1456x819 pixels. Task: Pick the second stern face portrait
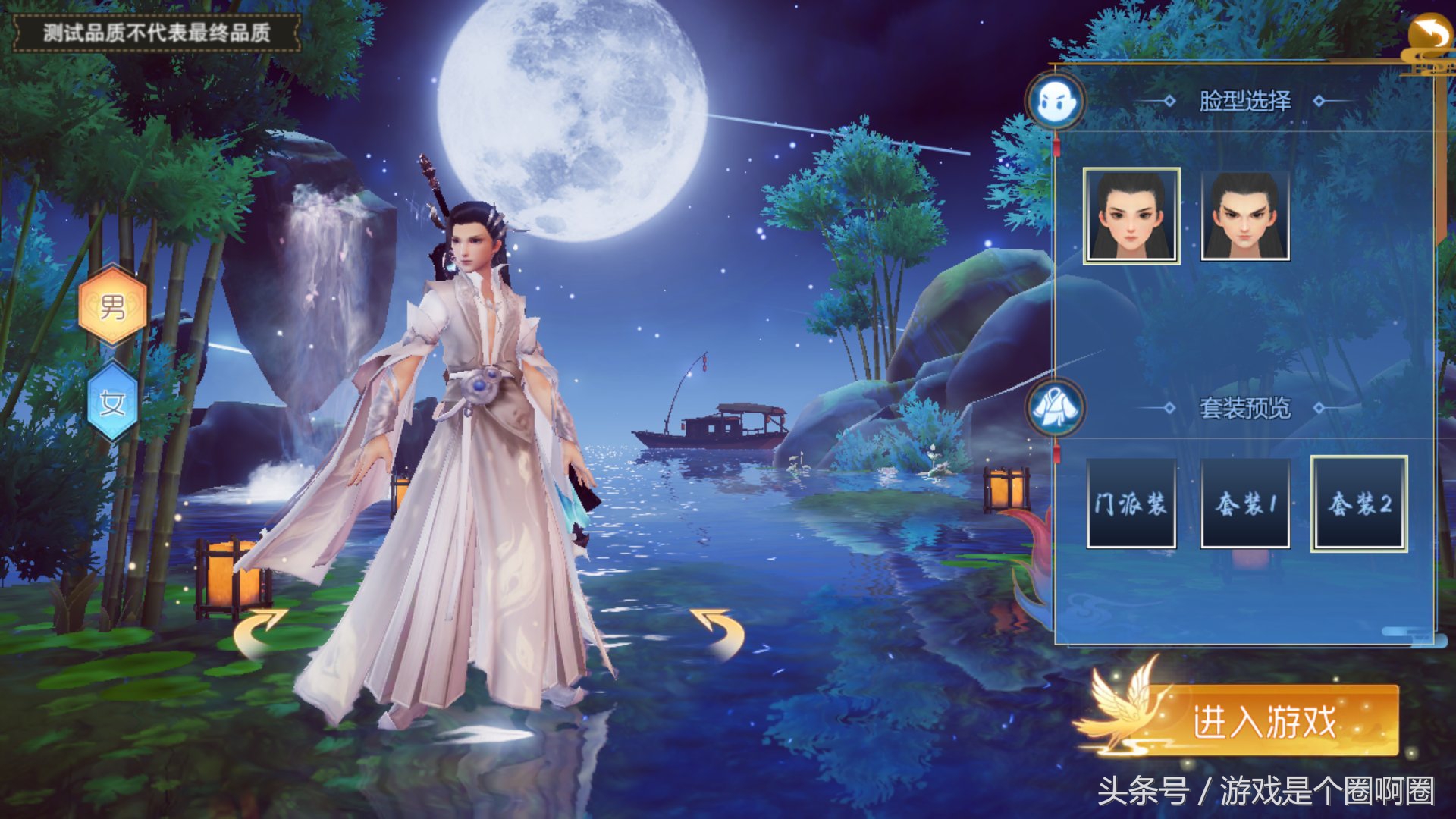pos(1245,216)
